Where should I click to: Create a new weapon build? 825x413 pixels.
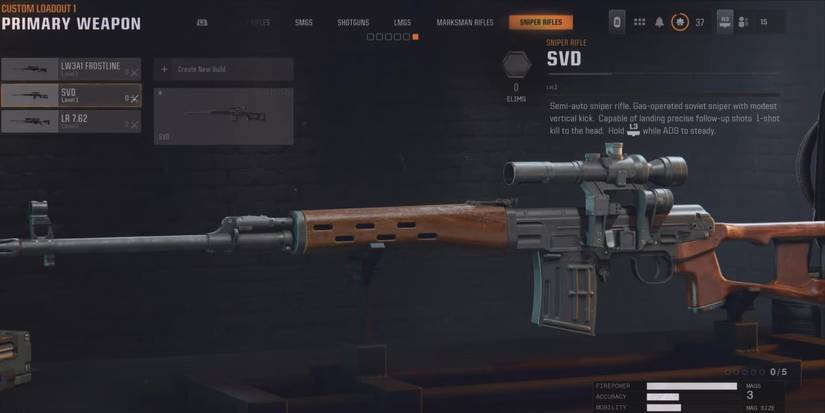click(223, 69)
